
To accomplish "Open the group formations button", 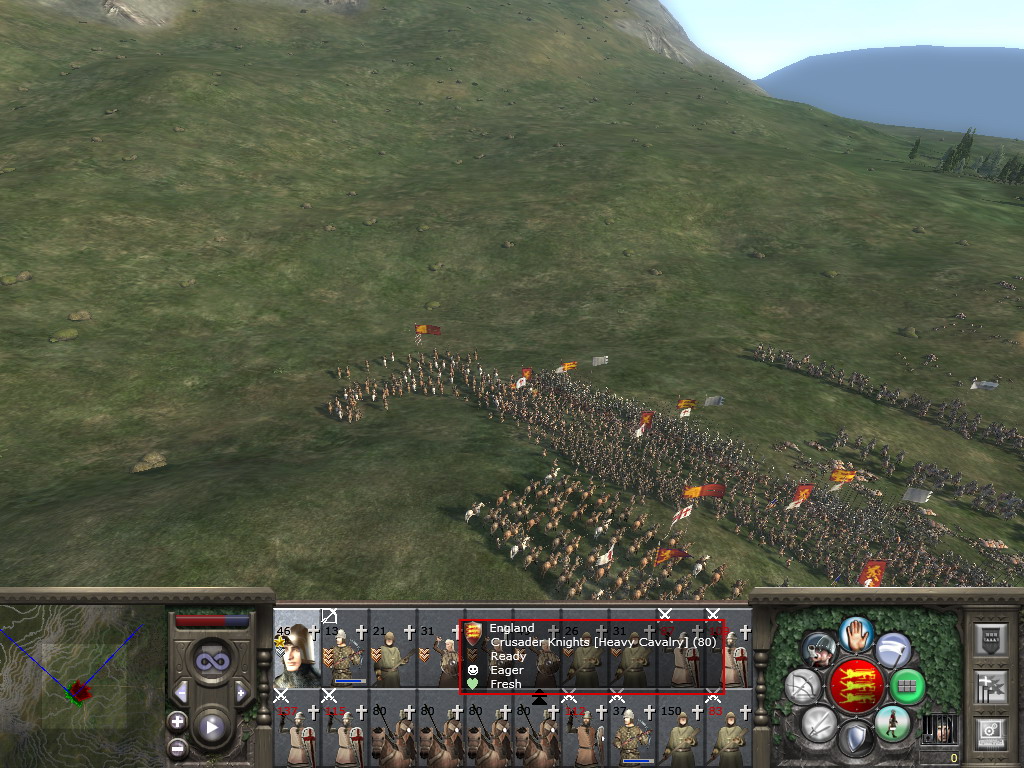I will (907, 687).
